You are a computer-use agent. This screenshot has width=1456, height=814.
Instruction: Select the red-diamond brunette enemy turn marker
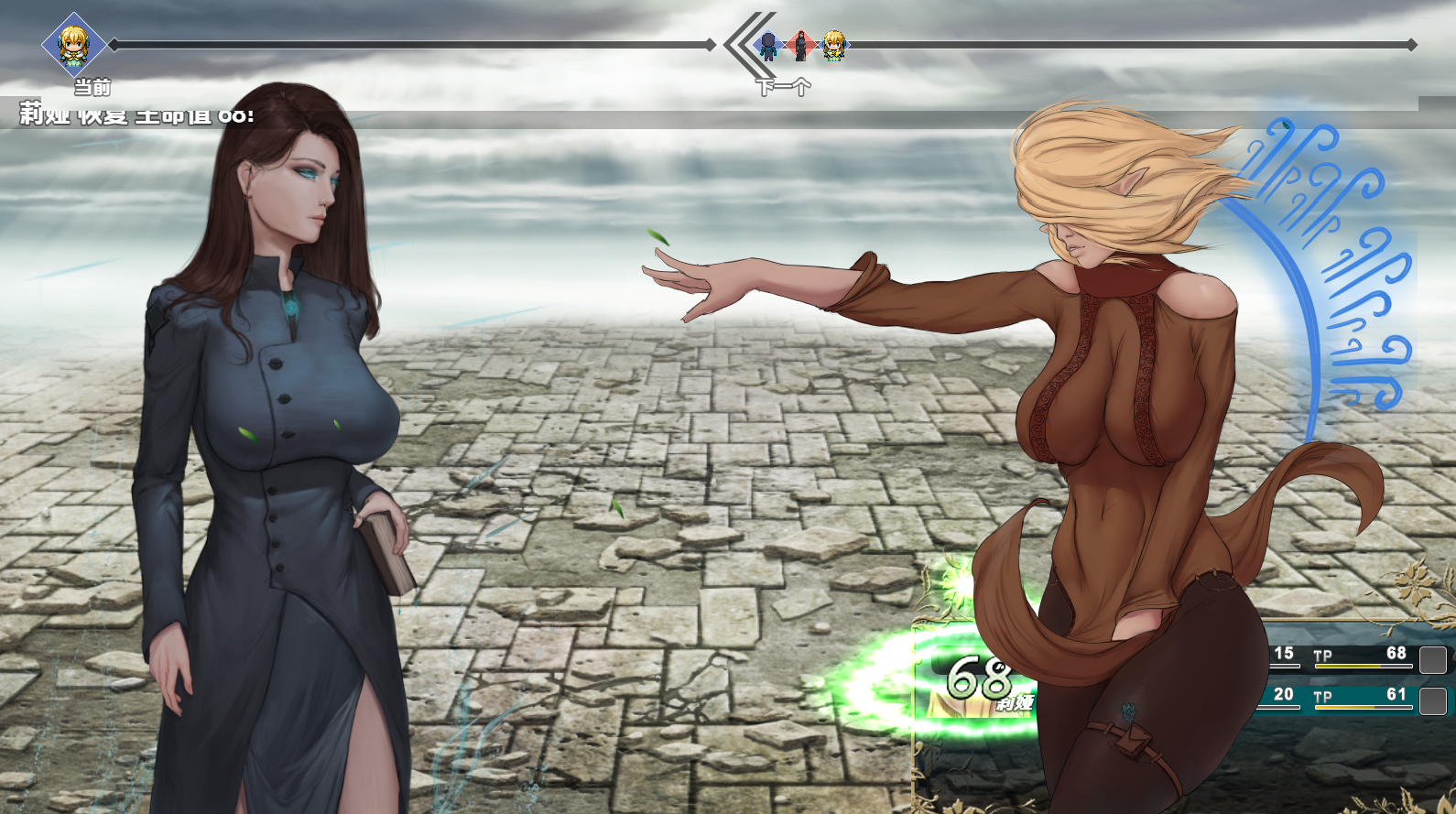coord(801,45)
